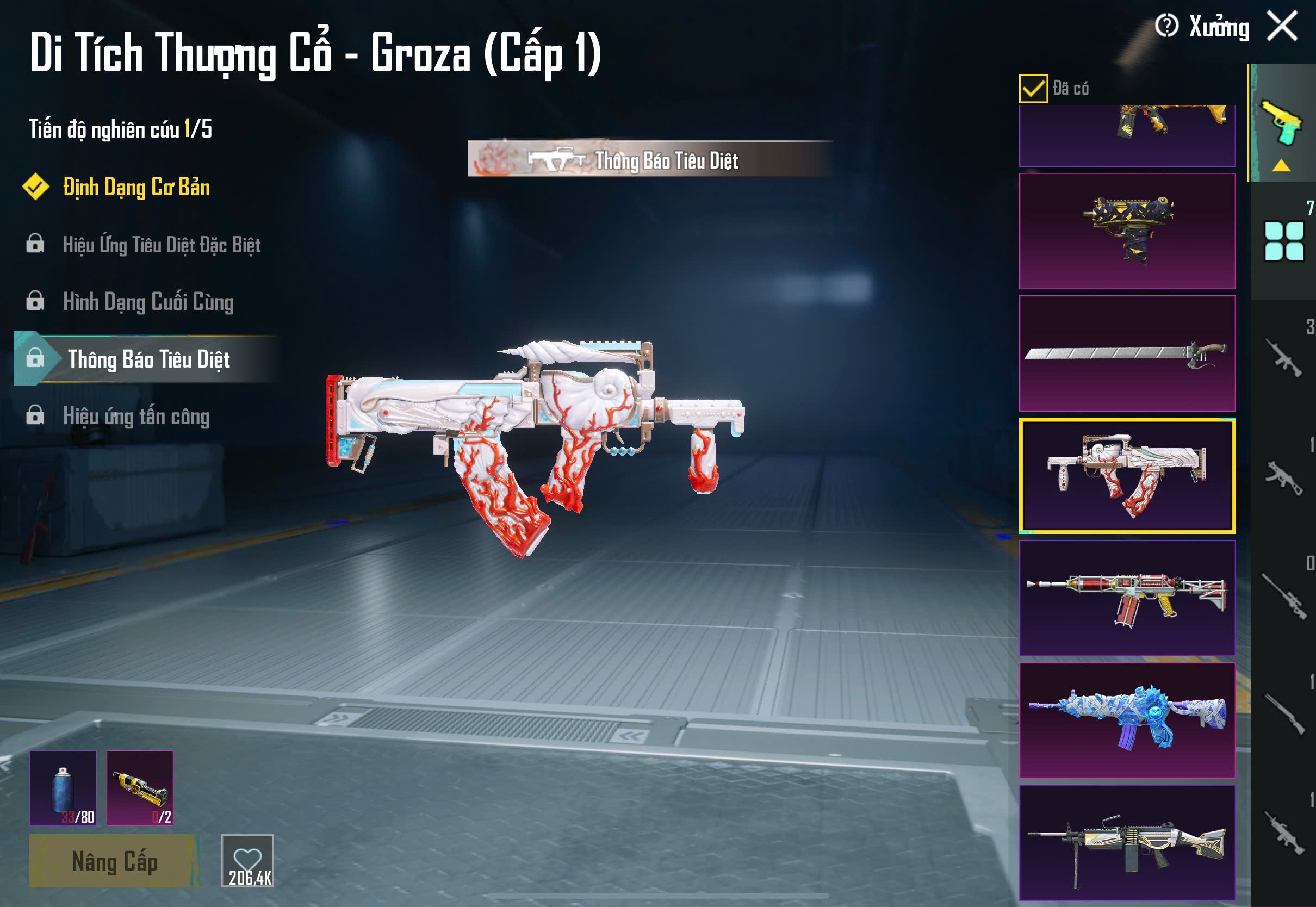Like the skin with the heart button
Screen dimensions: 1316x907
247,860
